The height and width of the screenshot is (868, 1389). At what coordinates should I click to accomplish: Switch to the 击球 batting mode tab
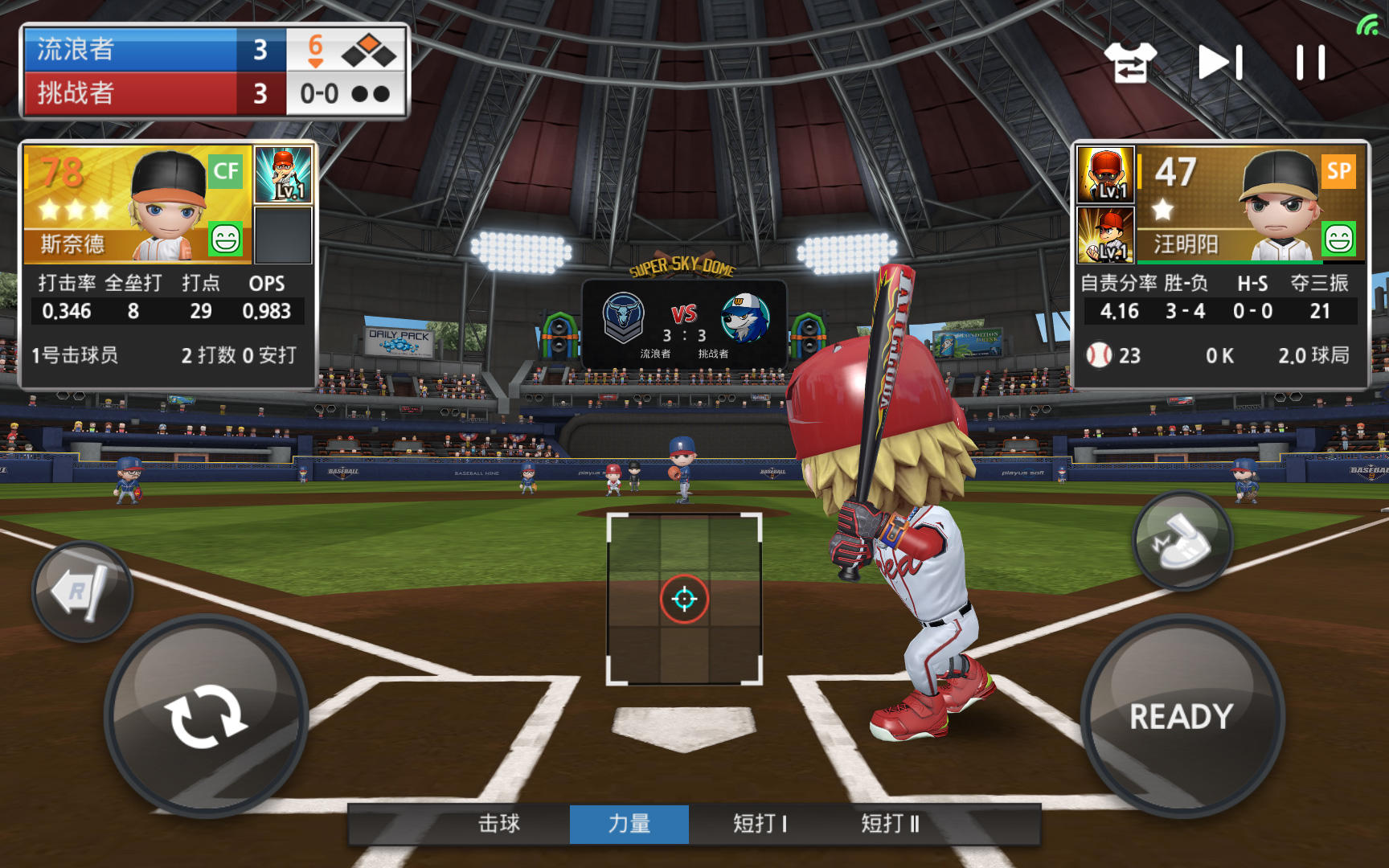pos(496,825)
